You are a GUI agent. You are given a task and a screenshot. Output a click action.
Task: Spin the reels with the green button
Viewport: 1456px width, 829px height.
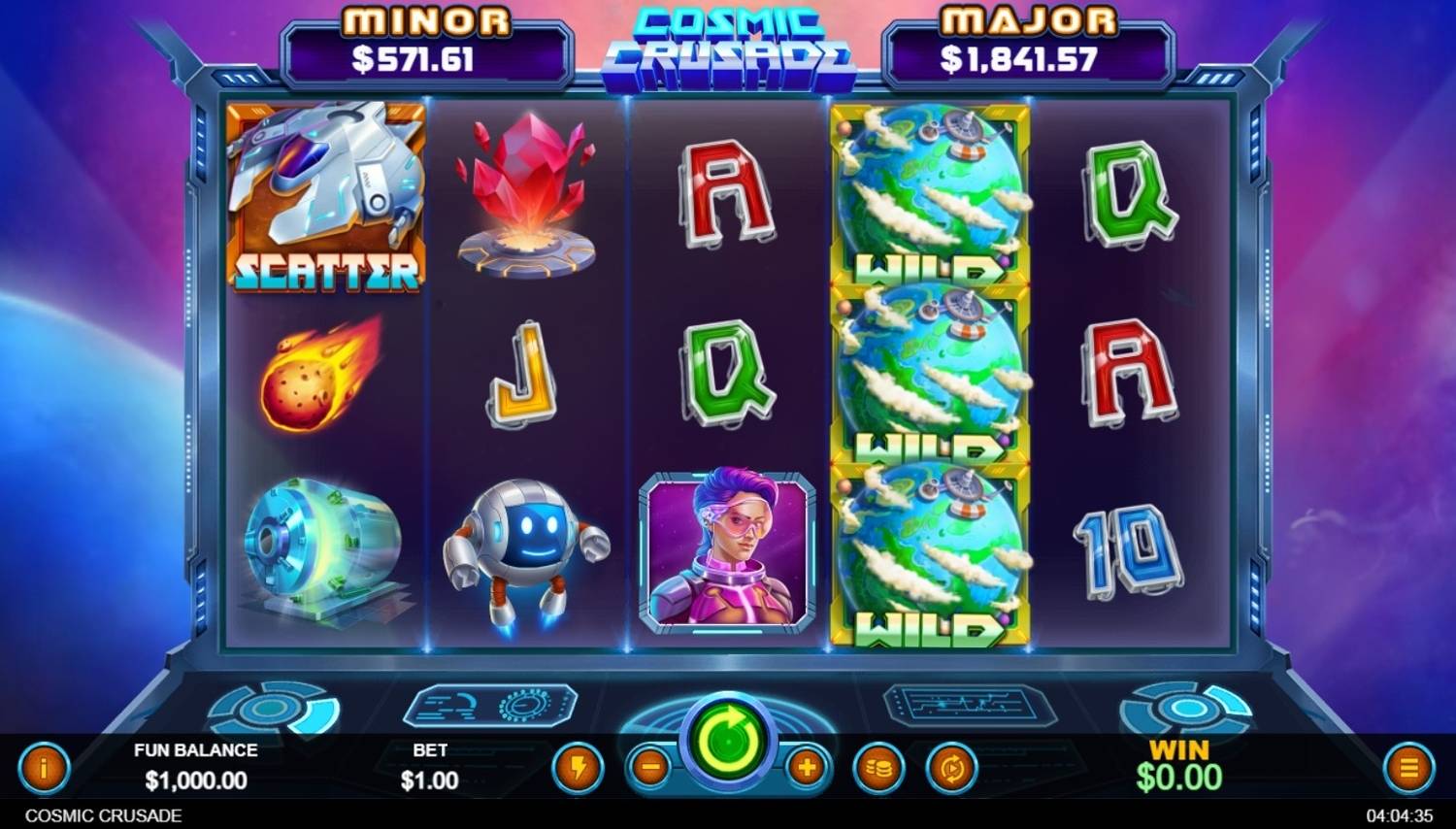click(x=728, y=743)
